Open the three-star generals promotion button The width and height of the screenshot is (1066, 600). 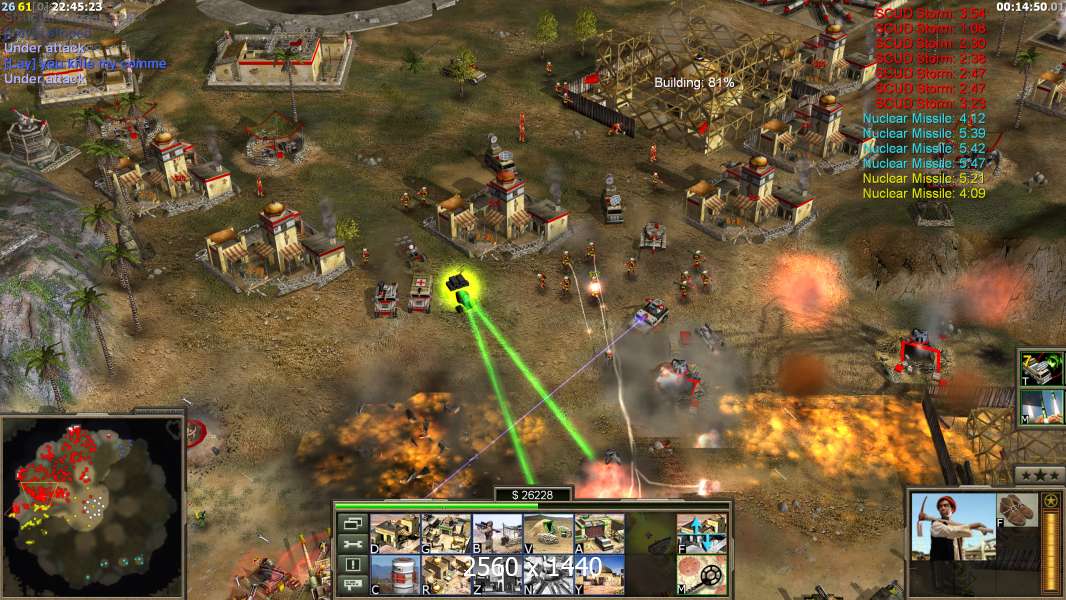tap(1039, 474)
